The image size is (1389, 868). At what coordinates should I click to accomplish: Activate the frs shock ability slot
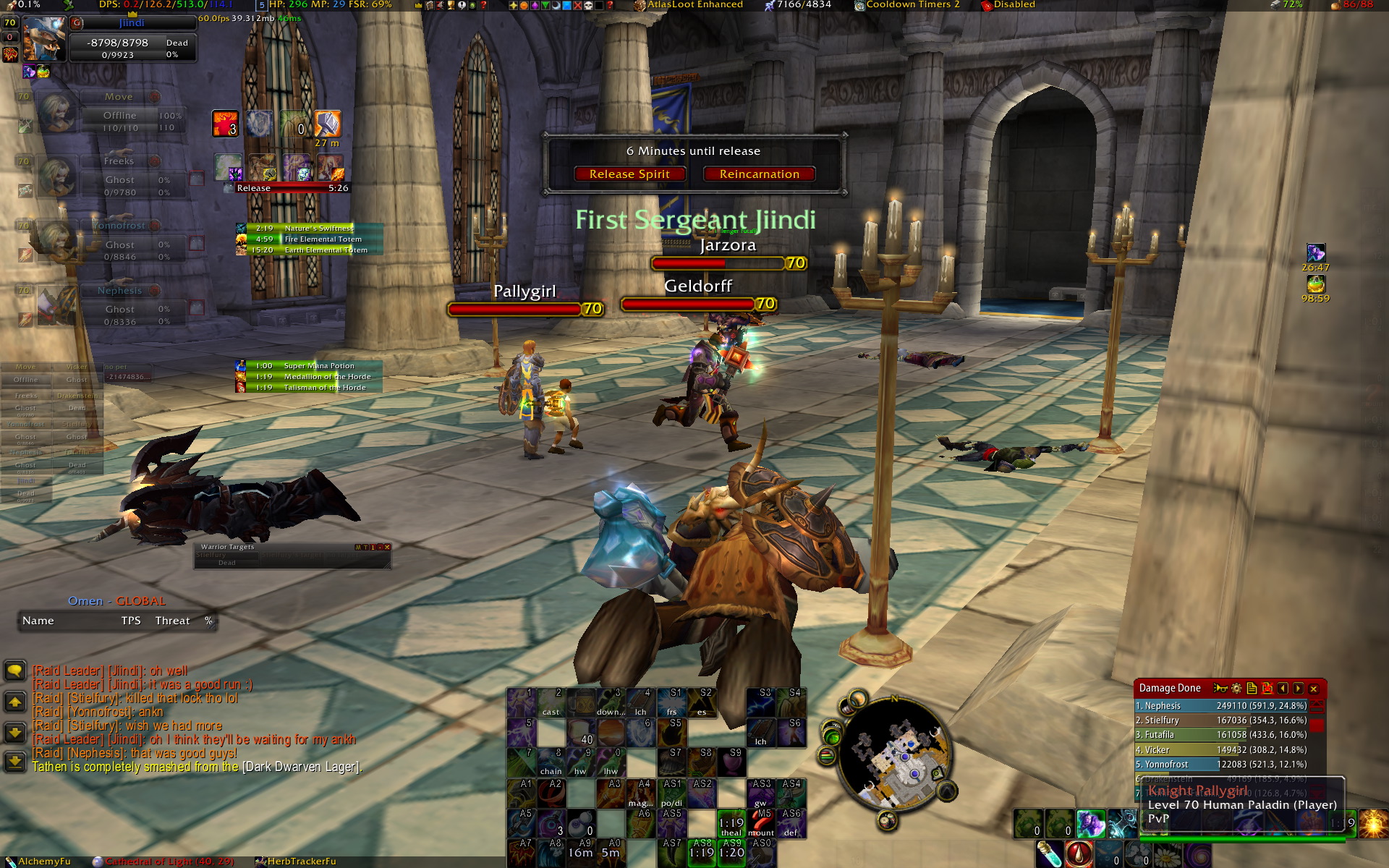pyautogui.click(x=671, y=702)
